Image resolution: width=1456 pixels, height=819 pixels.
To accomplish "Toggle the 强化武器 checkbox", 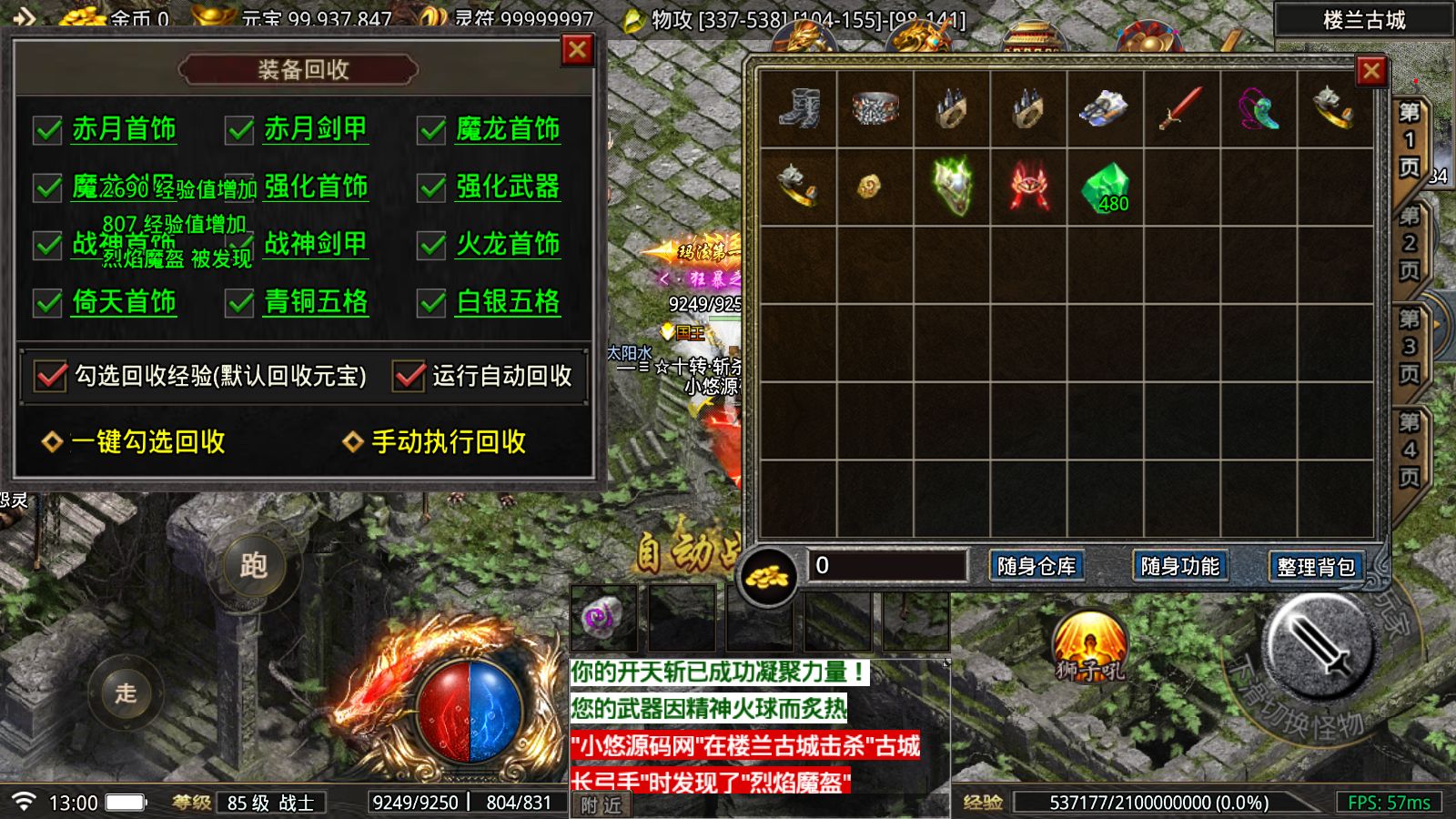I will pos(430,188).
